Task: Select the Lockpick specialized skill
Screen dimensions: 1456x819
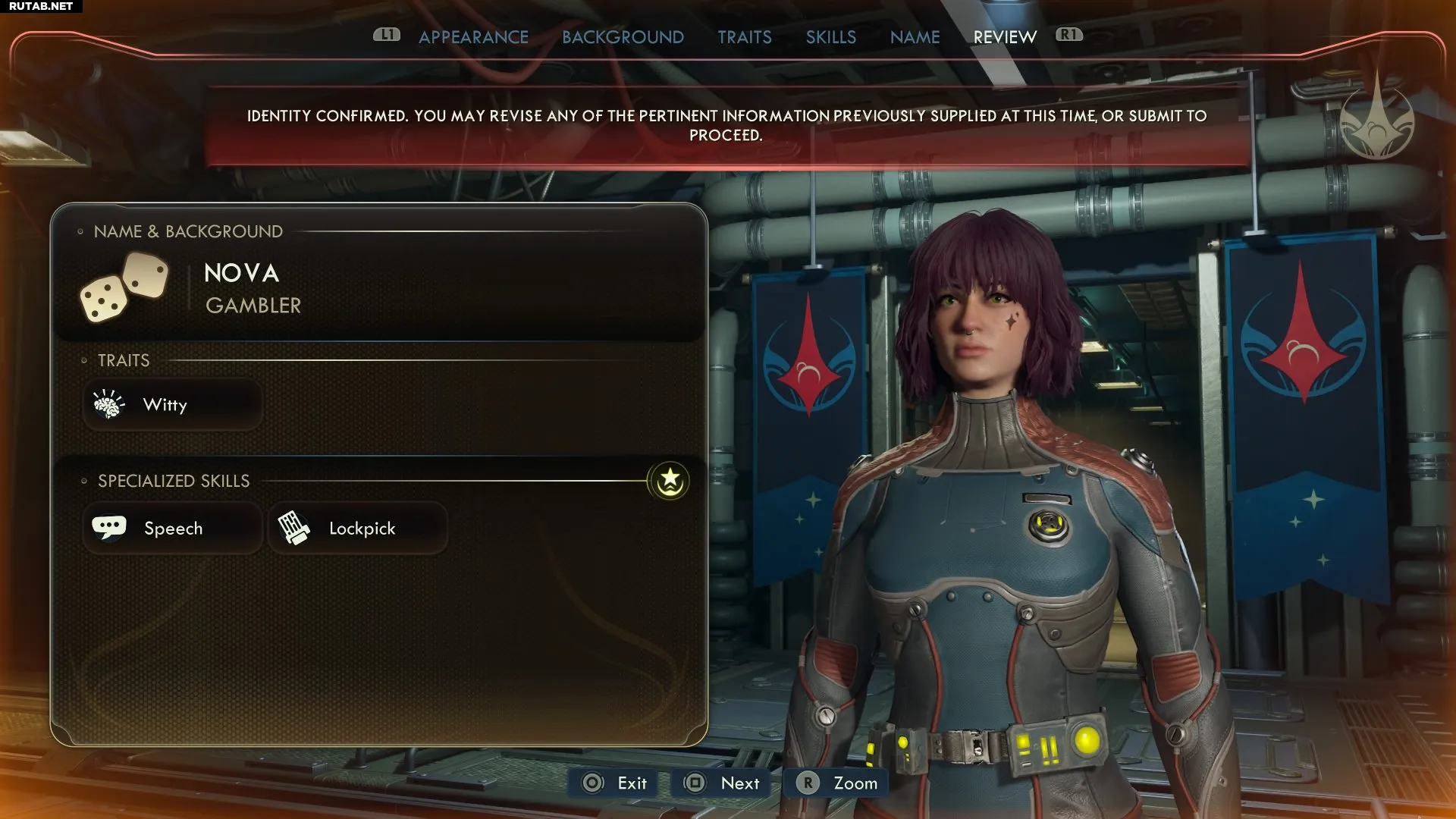Action: coord(357,529)
